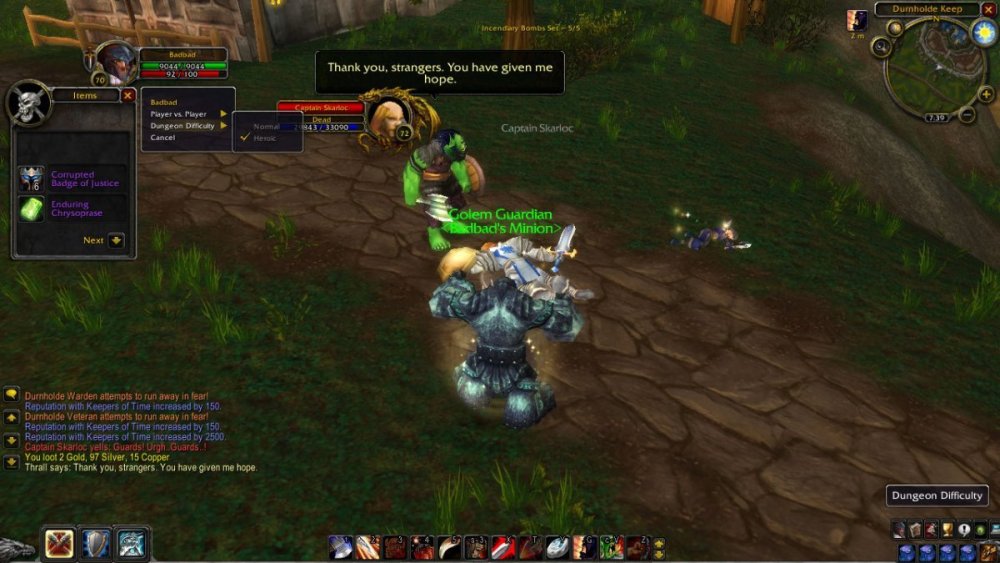This screenshot has height=563, width=1000.
Task: Select the checked Heroic difficulty option
Action: click(264, 138)
